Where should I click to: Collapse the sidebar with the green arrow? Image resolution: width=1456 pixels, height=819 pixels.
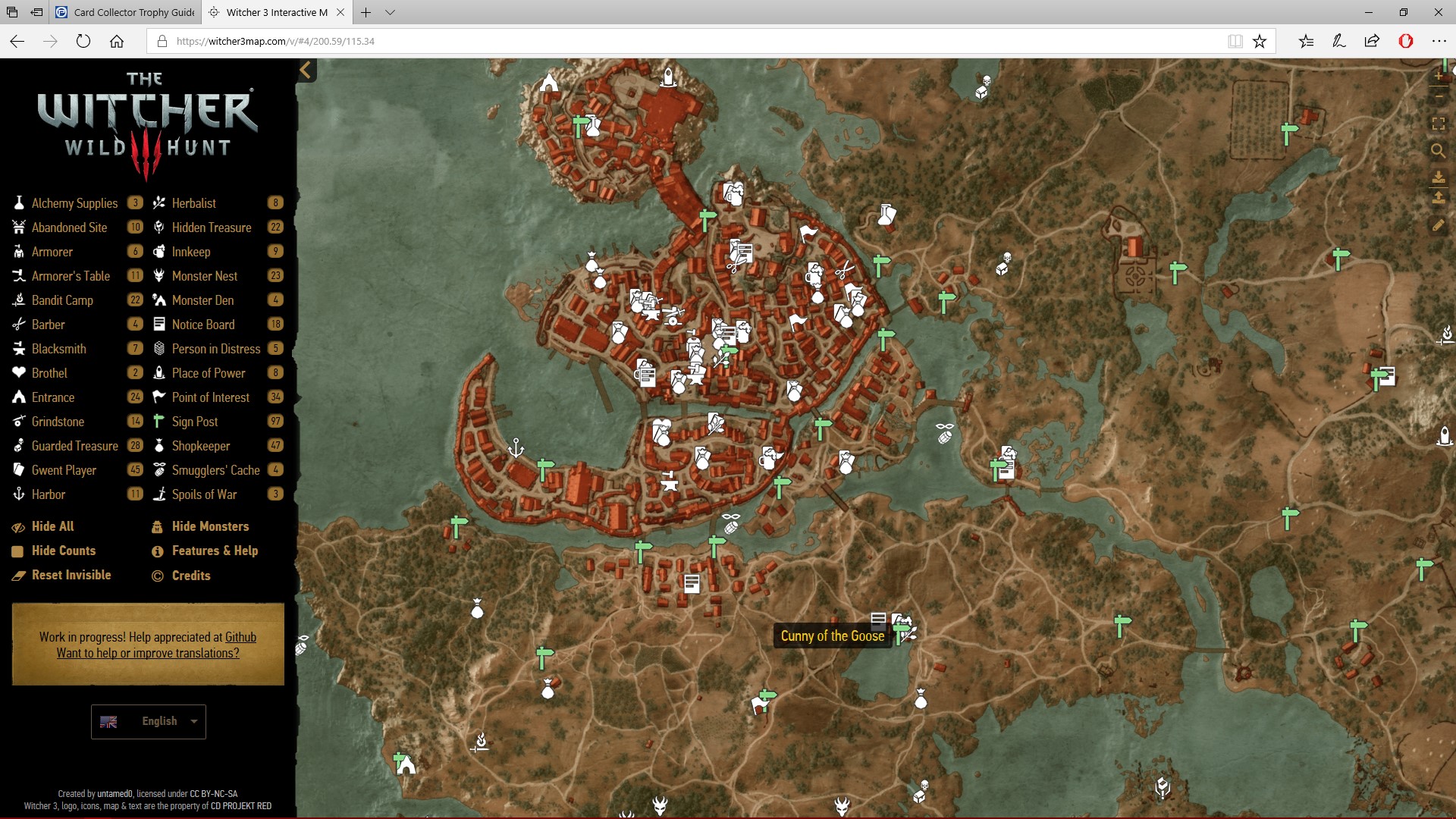(306, 70)
